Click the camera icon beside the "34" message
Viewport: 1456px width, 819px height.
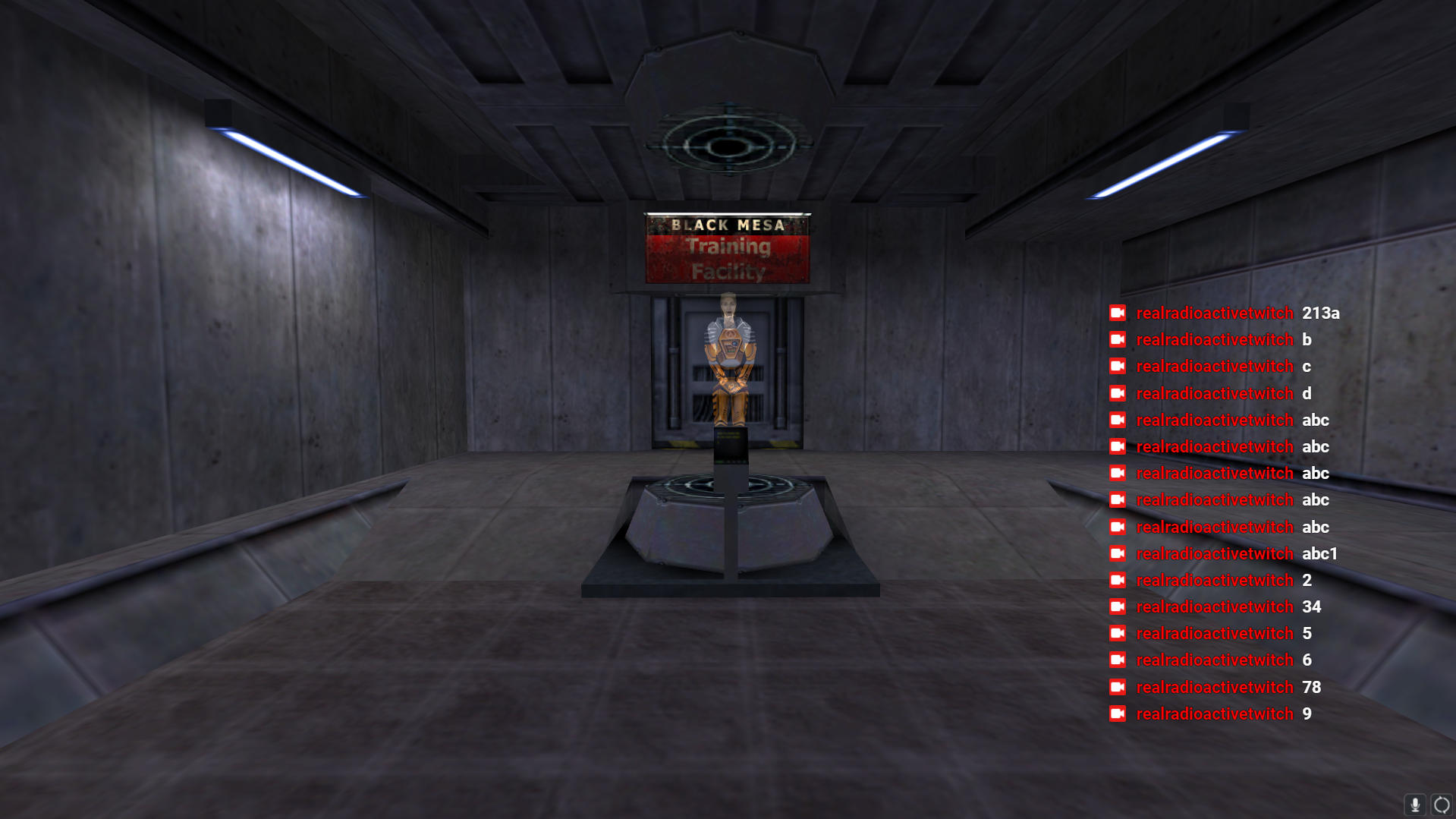click(x=1118, y=606)
